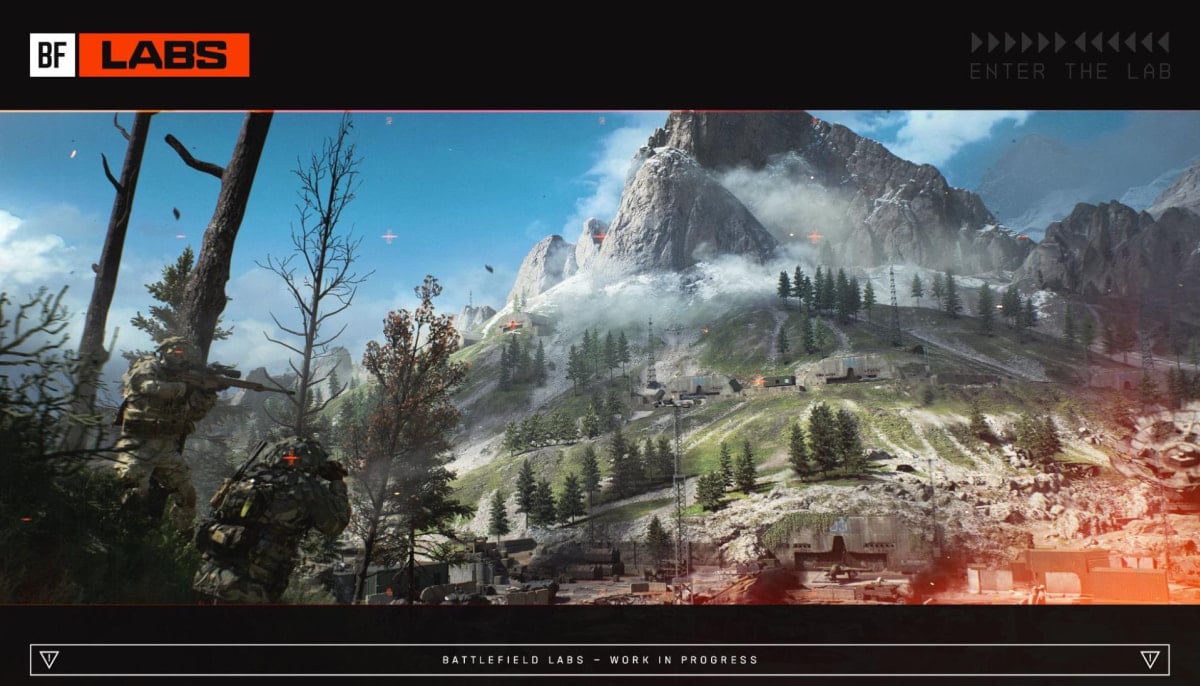Click the Battlefield Labs Work in Progress banner
This screenshot has width=1200, height=686.
[600, 660]
